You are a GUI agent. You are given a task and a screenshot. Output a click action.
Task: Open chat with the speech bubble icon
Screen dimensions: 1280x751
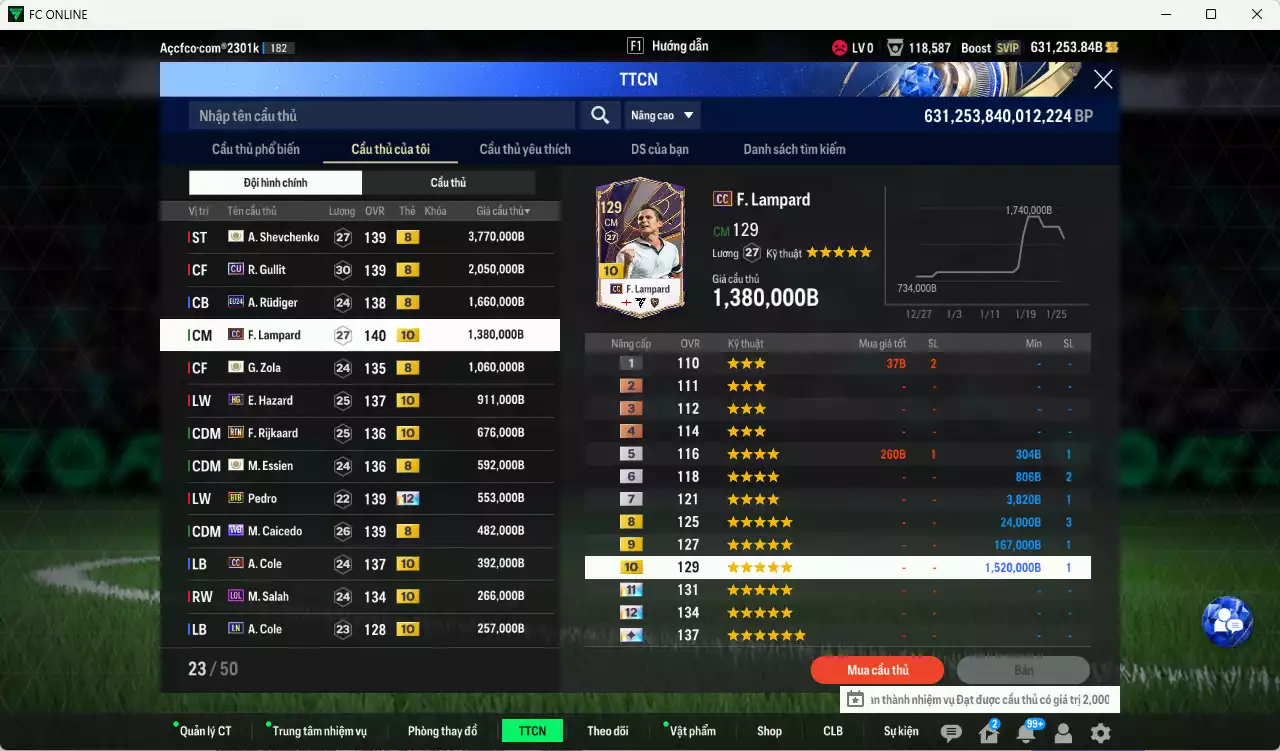pyautogui.click(x=951, y=733)
